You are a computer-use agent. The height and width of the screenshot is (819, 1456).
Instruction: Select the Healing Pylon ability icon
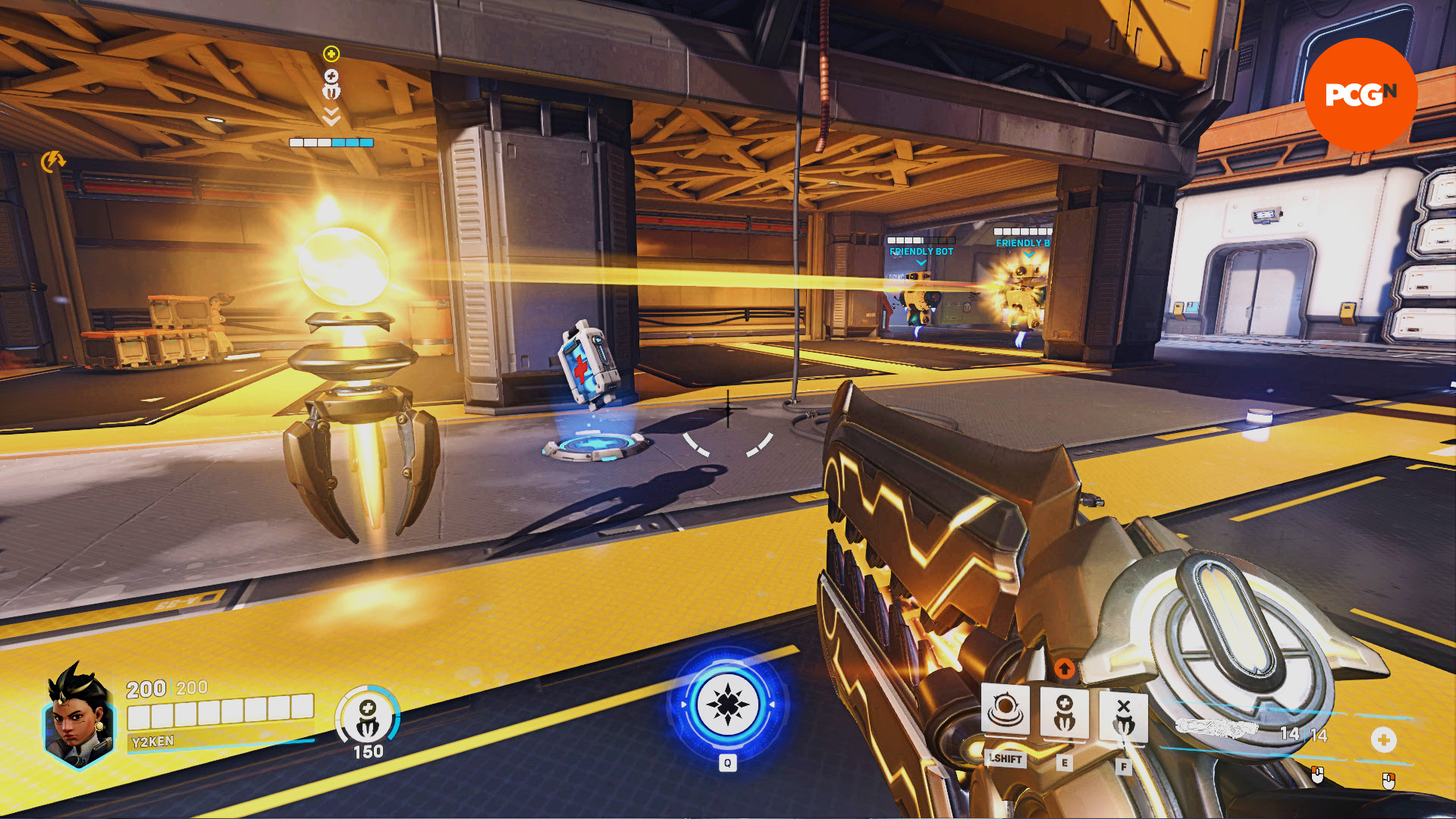[1064, 713]
